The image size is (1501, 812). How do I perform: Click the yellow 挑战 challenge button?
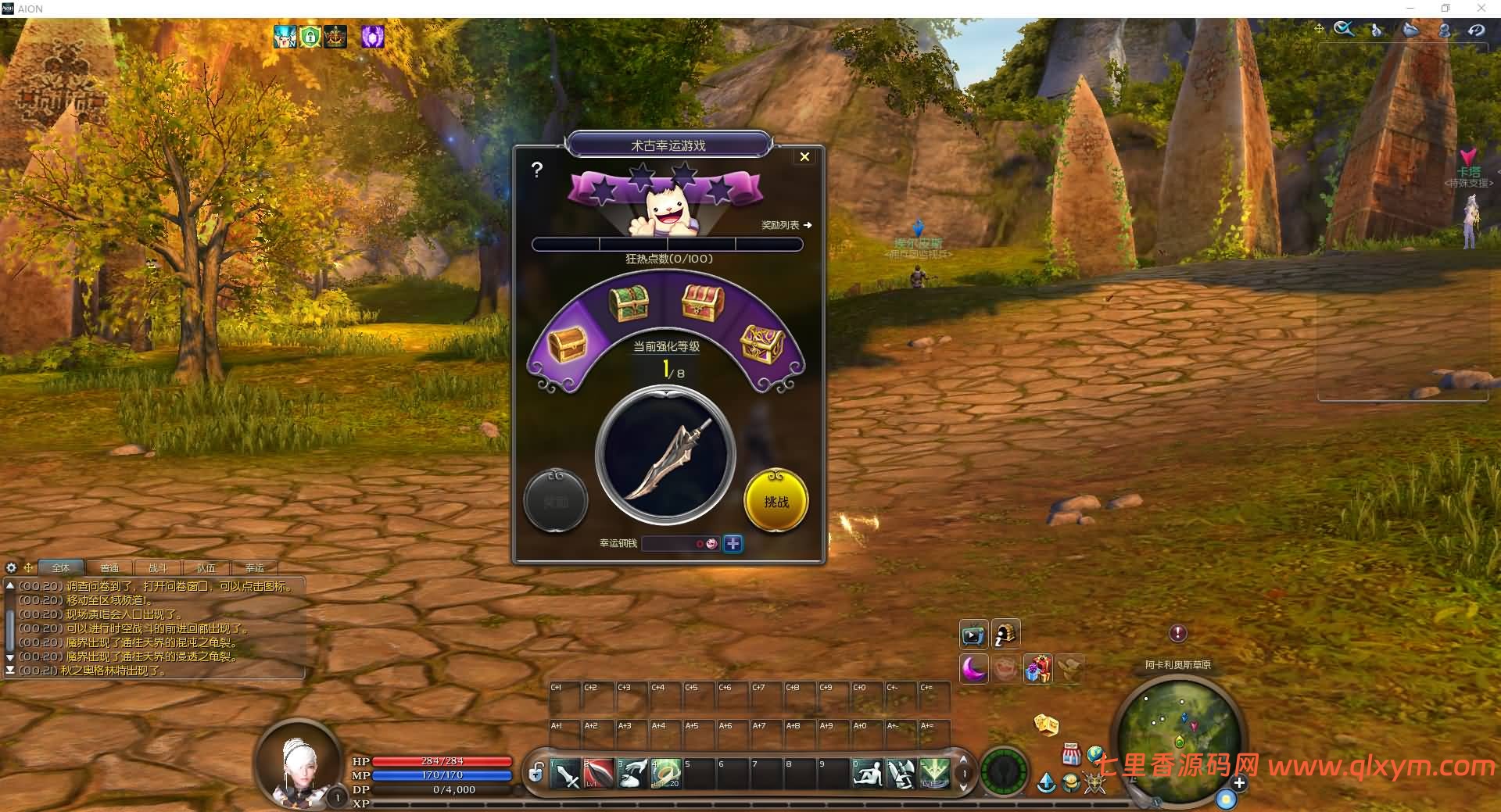776,502
